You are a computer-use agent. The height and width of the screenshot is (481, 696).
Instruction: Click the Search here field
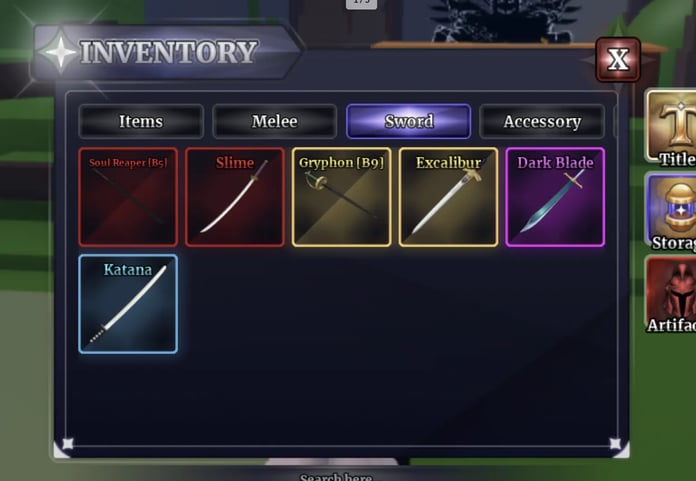tap(336, 476)
